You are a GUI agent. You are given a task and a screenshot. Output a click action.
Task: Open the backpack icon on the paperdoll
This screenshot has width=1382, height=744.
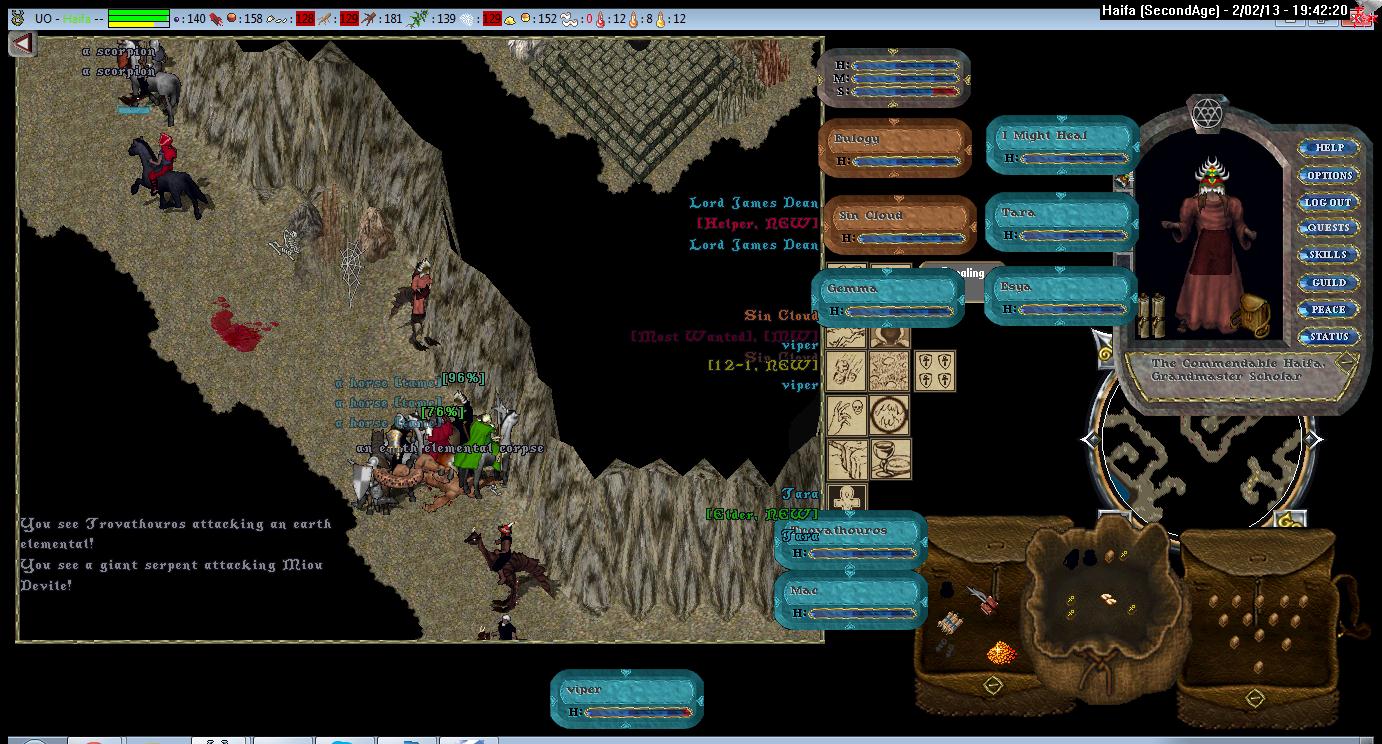1249,316
